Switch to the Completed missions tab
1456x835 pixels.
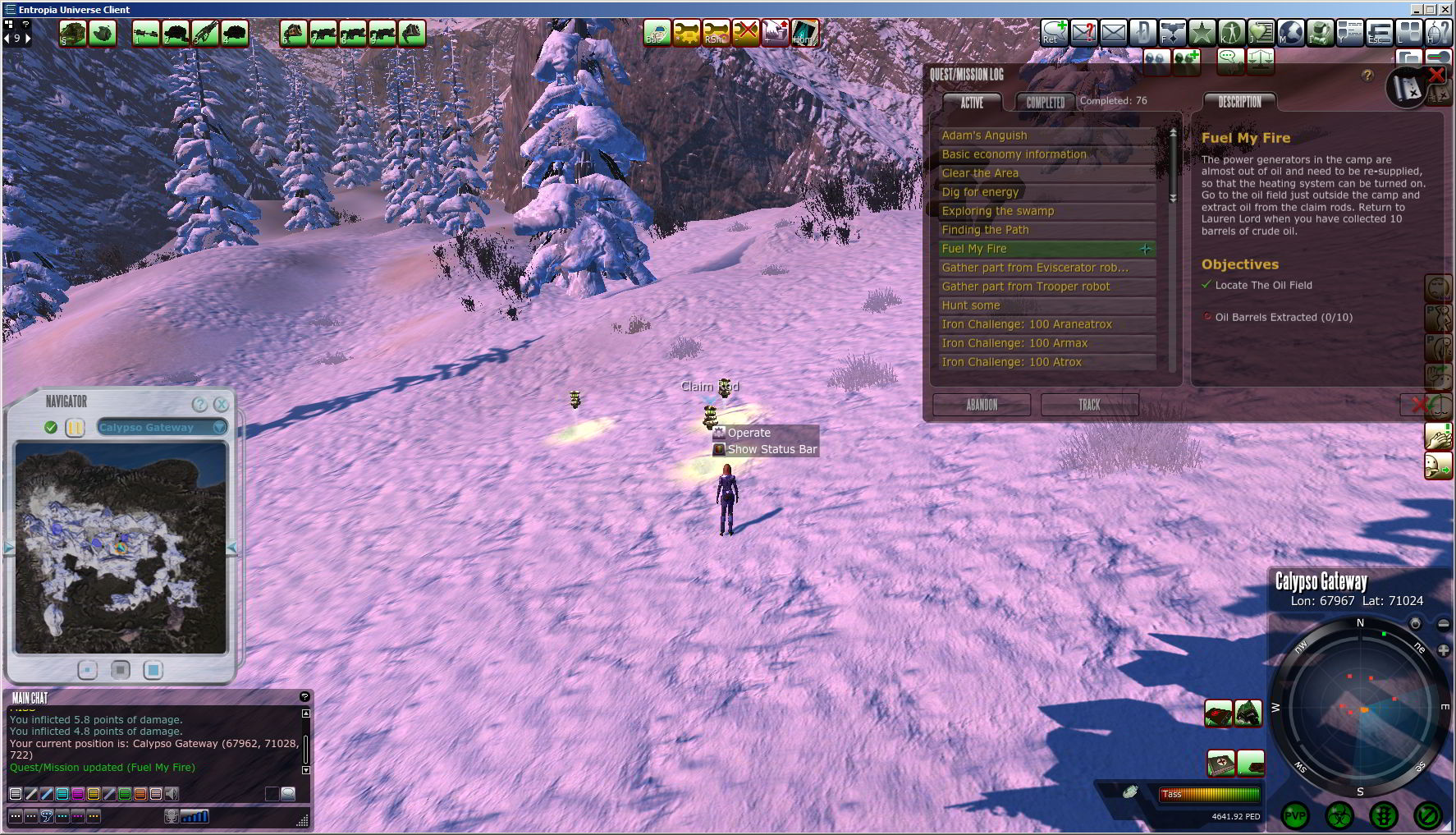1045,102
